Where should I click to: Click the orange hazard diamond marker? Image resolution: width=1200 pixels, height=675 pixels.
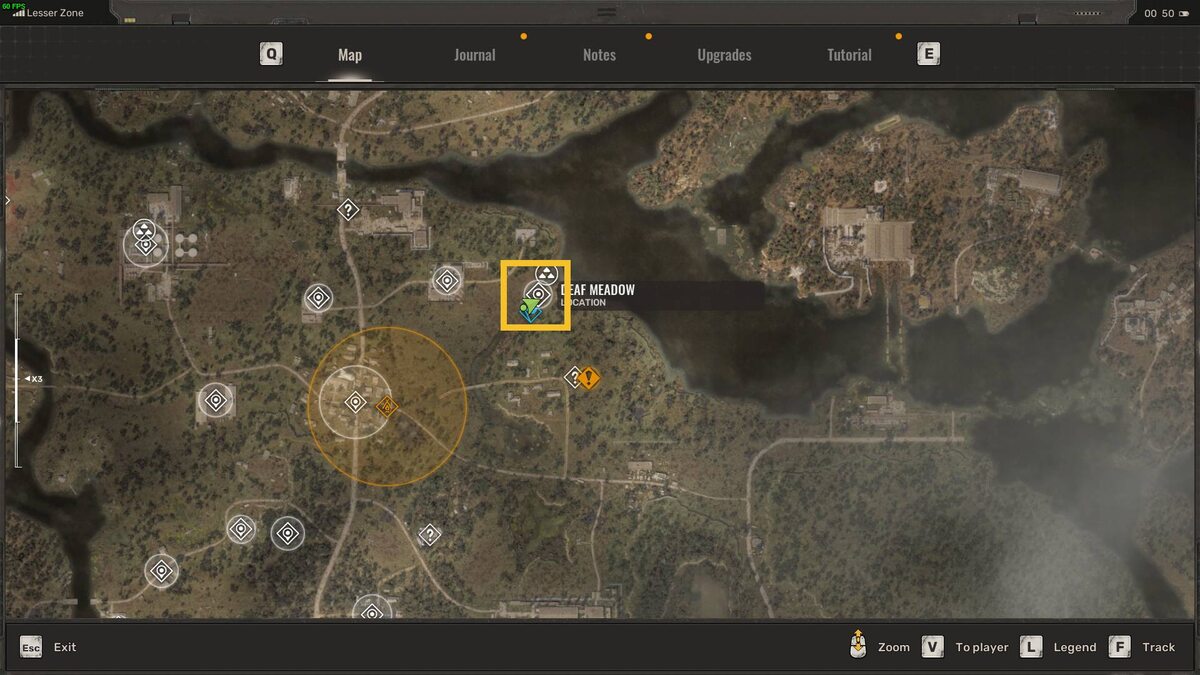tap(387, 406)
